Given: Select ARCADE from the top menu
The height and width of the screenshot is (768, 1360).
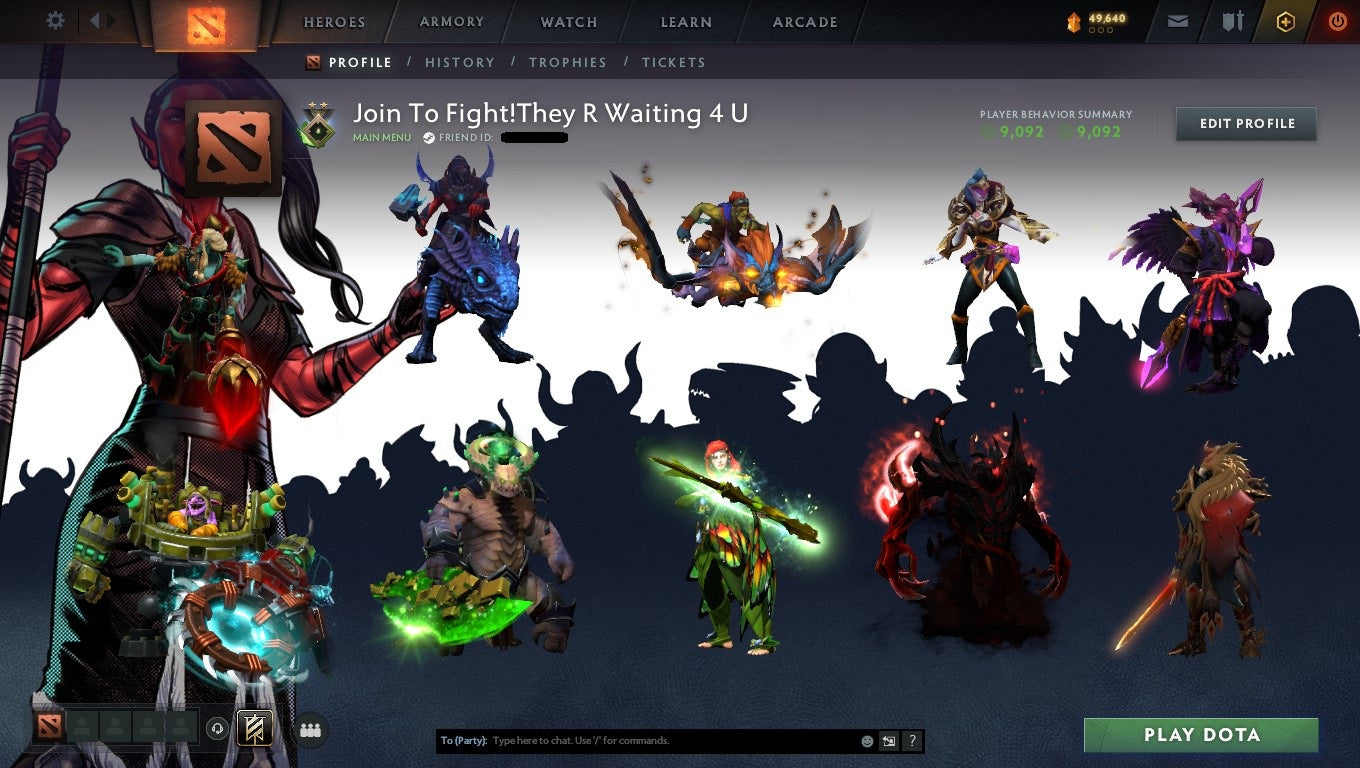Looking at the screenshot, I should (x=806, y=21).
